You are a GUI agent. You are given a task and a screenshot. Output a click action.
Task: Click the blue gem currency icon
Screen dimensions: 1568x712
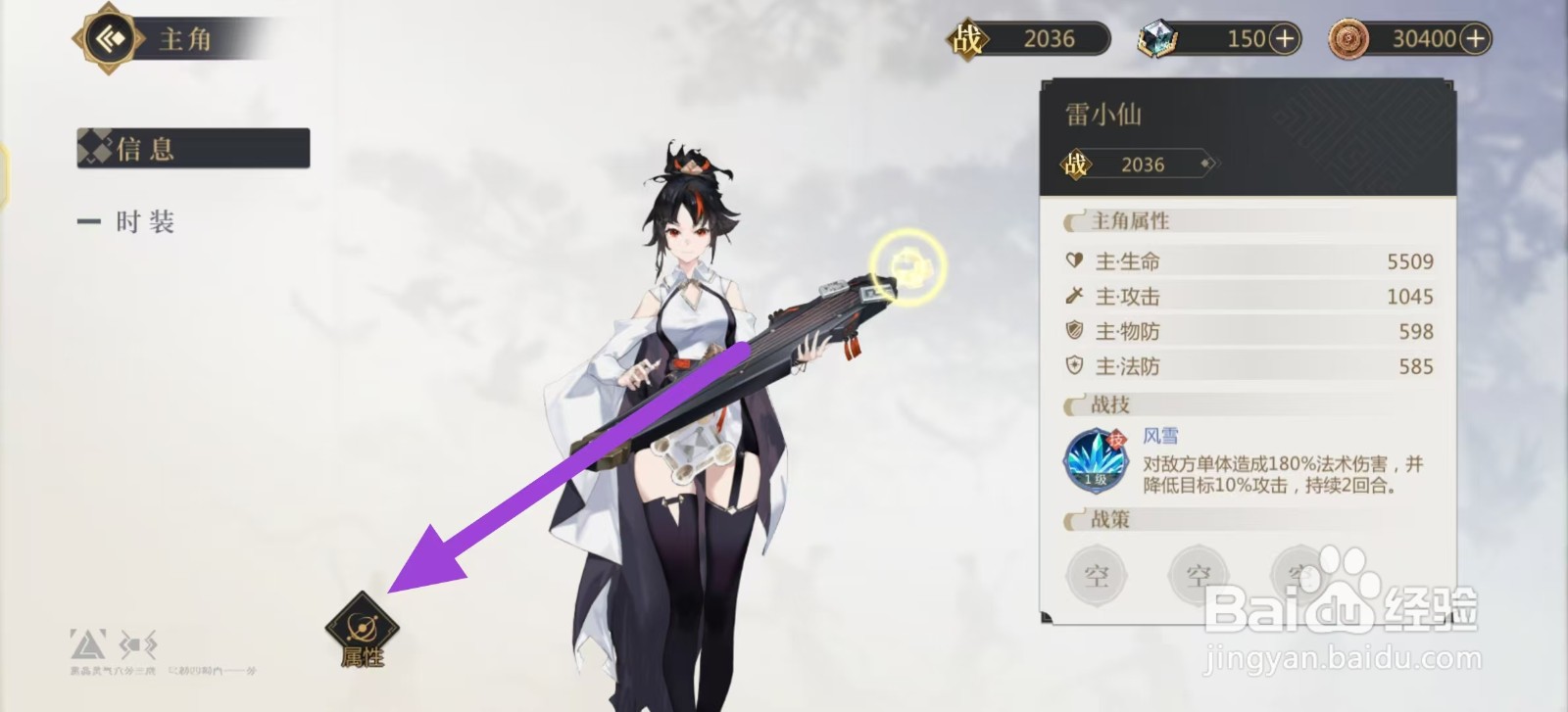coord(1158,38)
